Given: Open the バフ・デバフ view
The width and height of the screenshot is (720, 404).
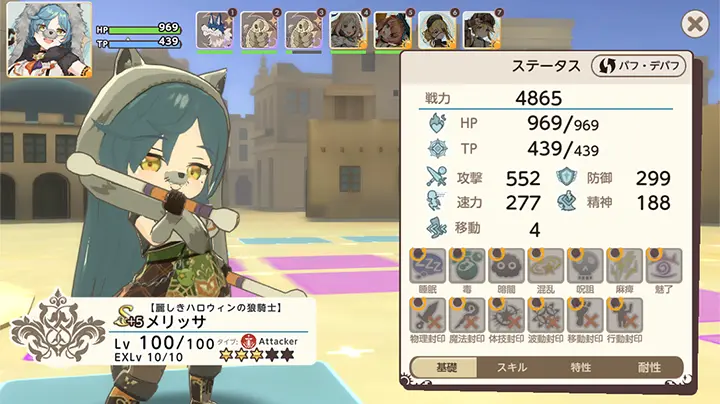Looking at the screenshot, I should point(637,66).
